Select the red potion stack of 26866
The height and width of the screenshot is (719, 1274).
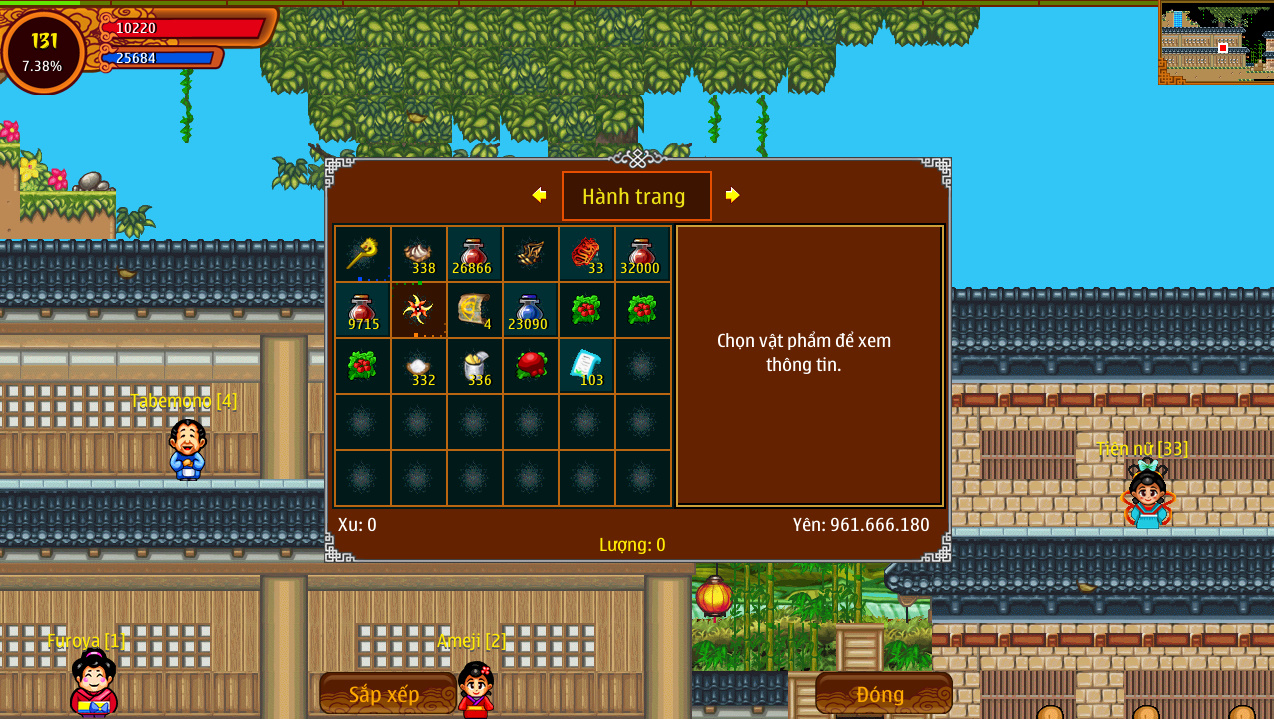click(474, 254)
